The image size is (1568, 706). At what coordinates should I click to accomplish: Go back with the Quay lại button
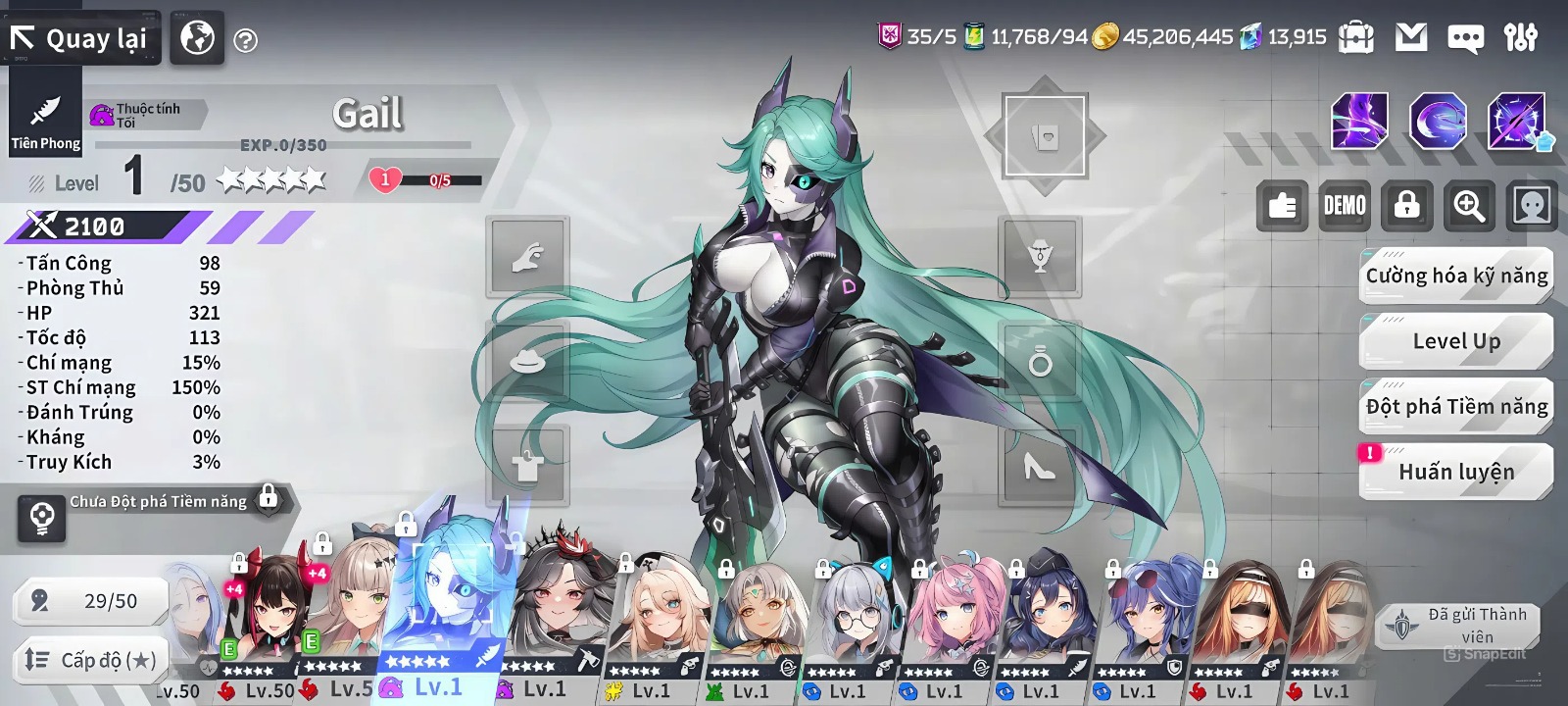[x=80, y=39]
